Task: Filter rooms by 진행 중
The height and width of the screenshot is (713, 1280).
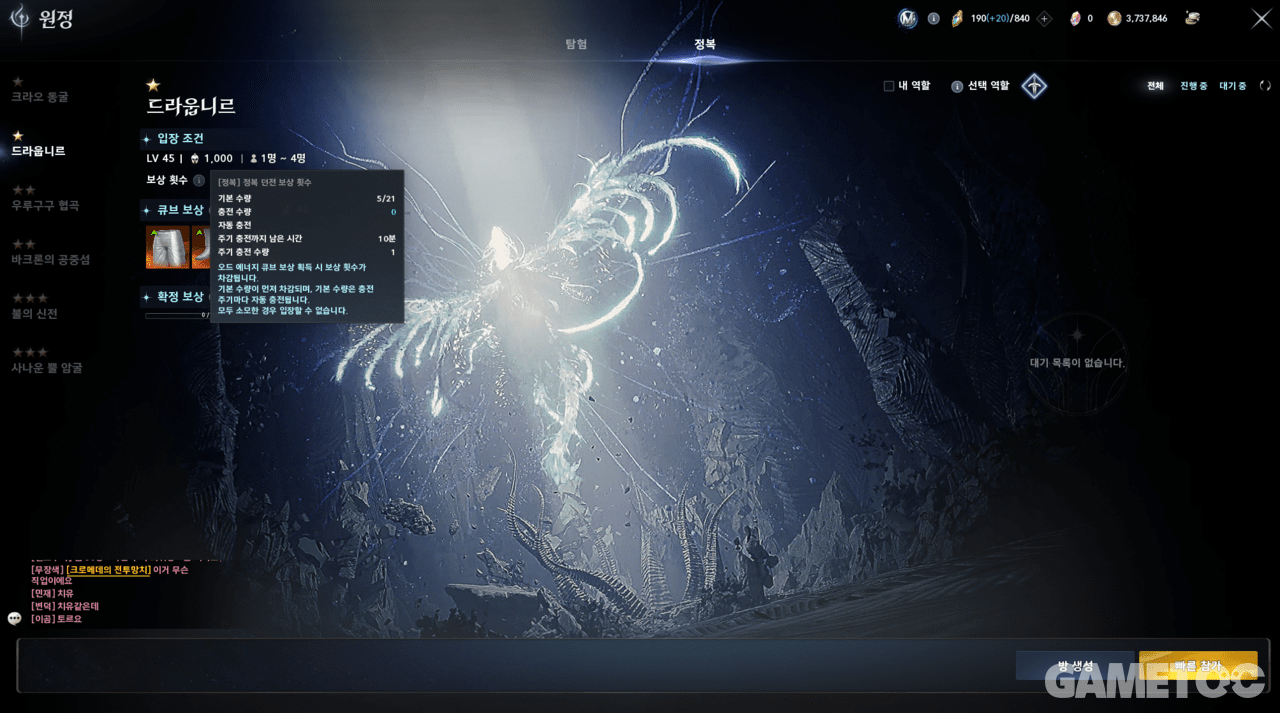Action: tap(1193, 86)
